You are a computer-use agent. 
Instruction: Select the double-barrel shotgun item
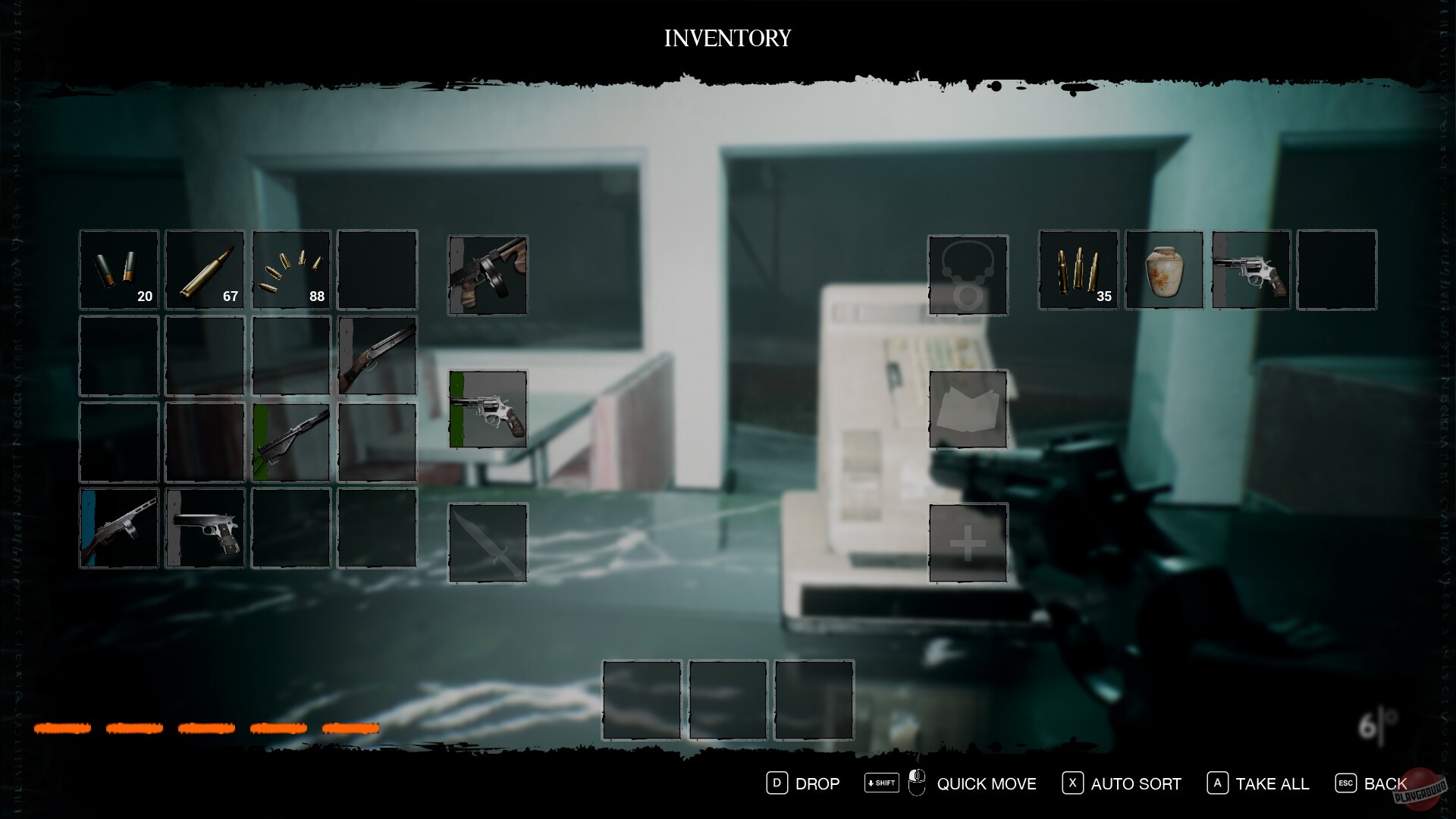(x=377, y=356)
